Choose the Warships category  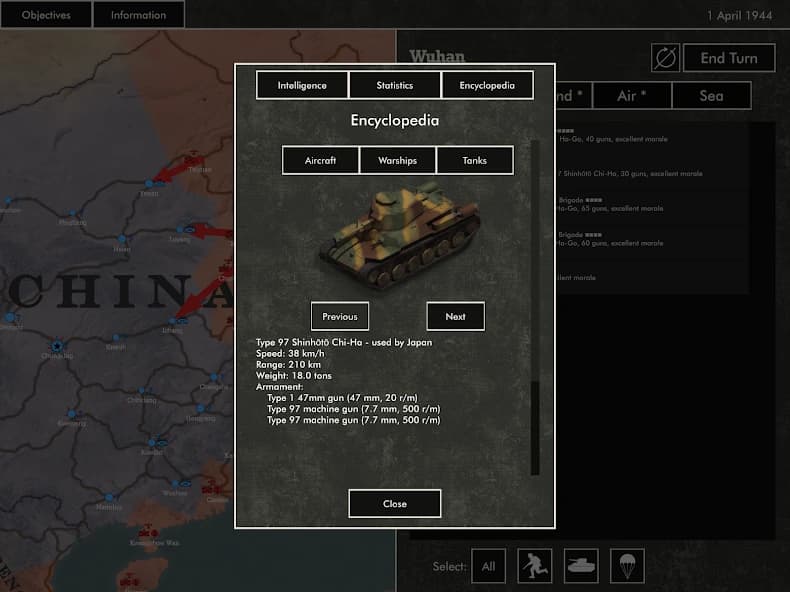coord(397,160)
